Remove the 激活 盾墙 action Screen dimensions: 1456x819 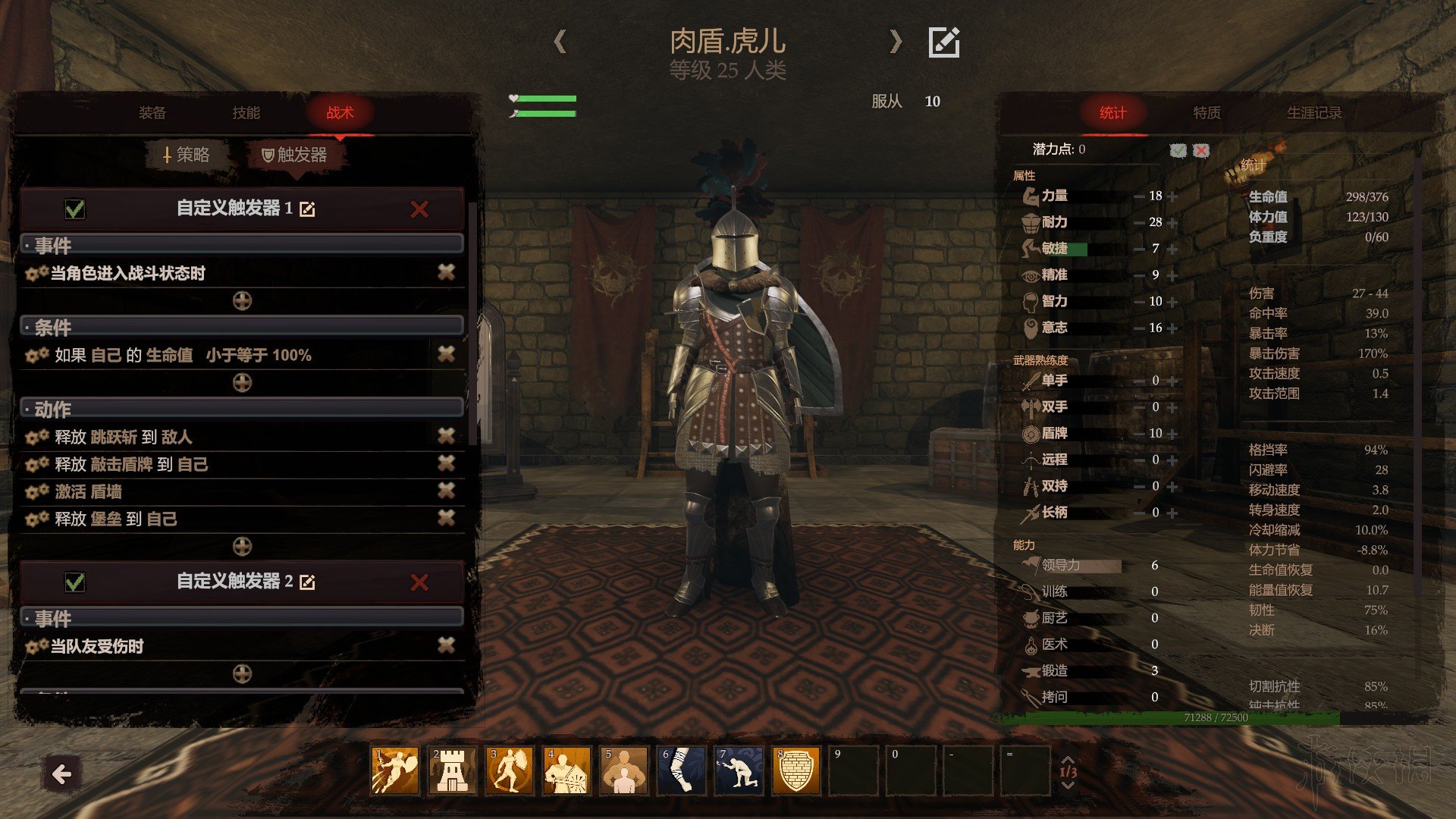click(446, 491)
